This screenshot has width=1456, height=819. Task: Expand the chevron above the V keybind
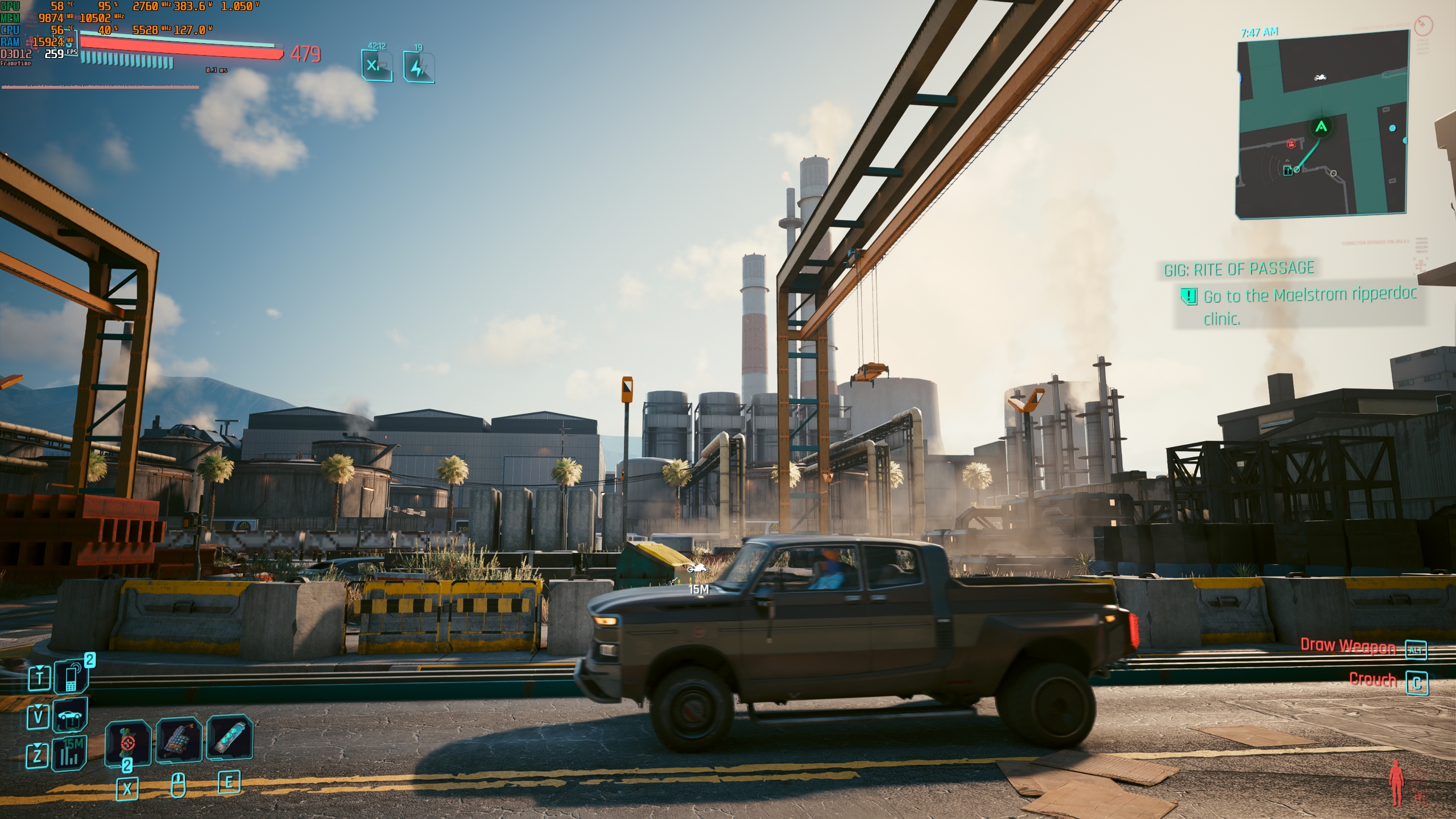point(39,707)
